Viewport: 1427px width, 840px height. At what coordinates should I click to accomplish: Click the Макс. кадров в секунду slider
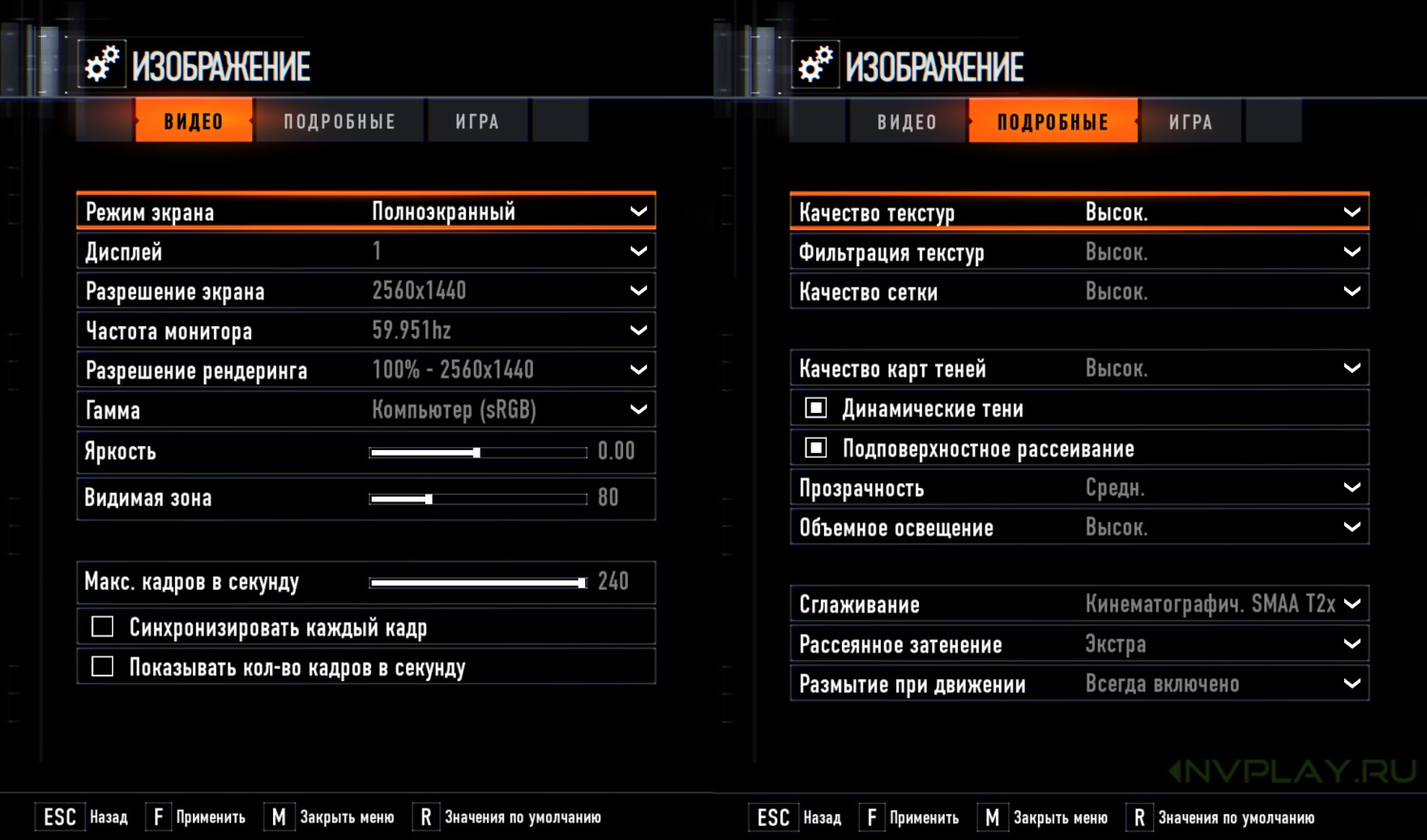click(x=478, y=583)
